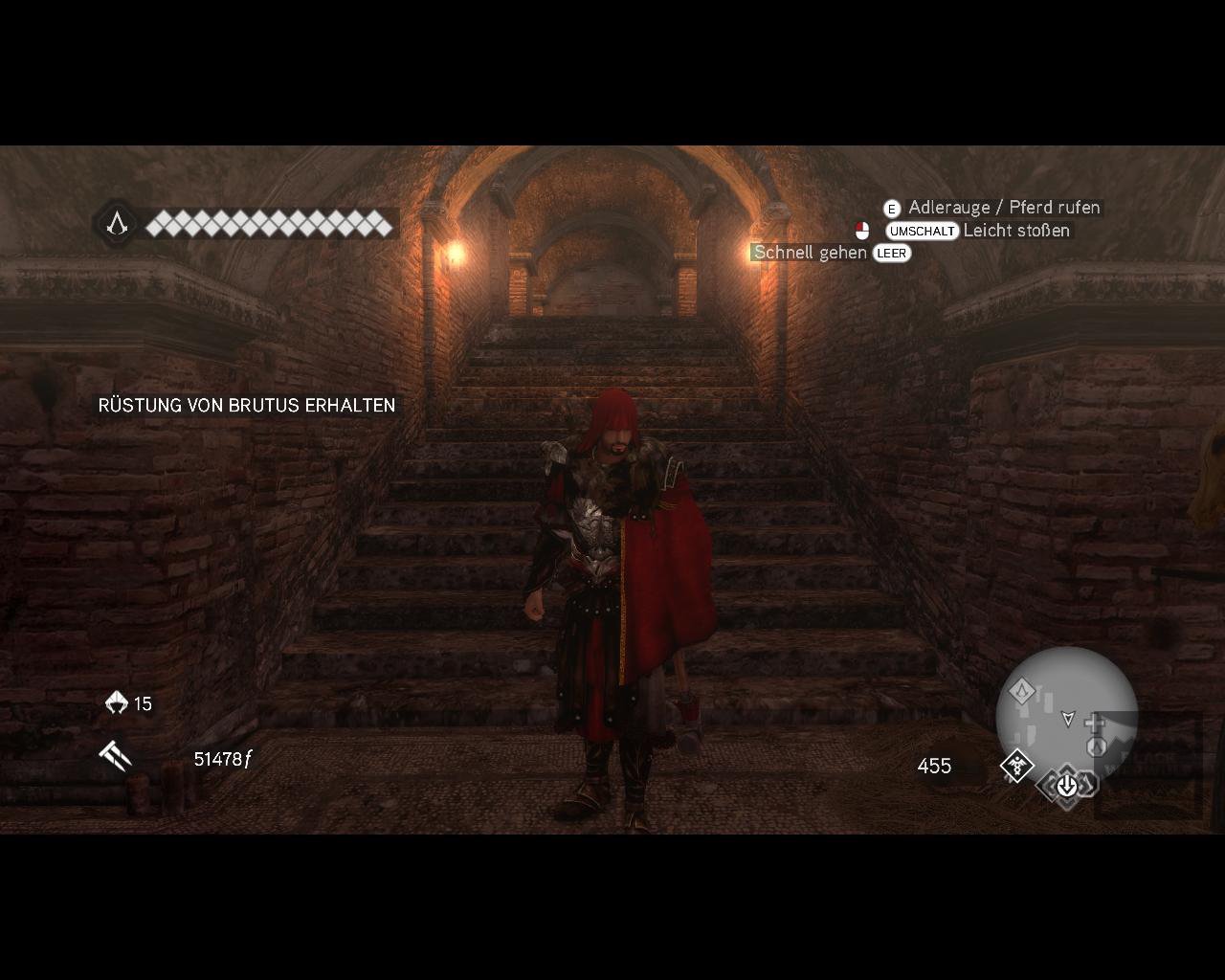This screenshot has height=980, width=1225.
Task: Select the cross marker on the minimap
Action: (1095, 720)
